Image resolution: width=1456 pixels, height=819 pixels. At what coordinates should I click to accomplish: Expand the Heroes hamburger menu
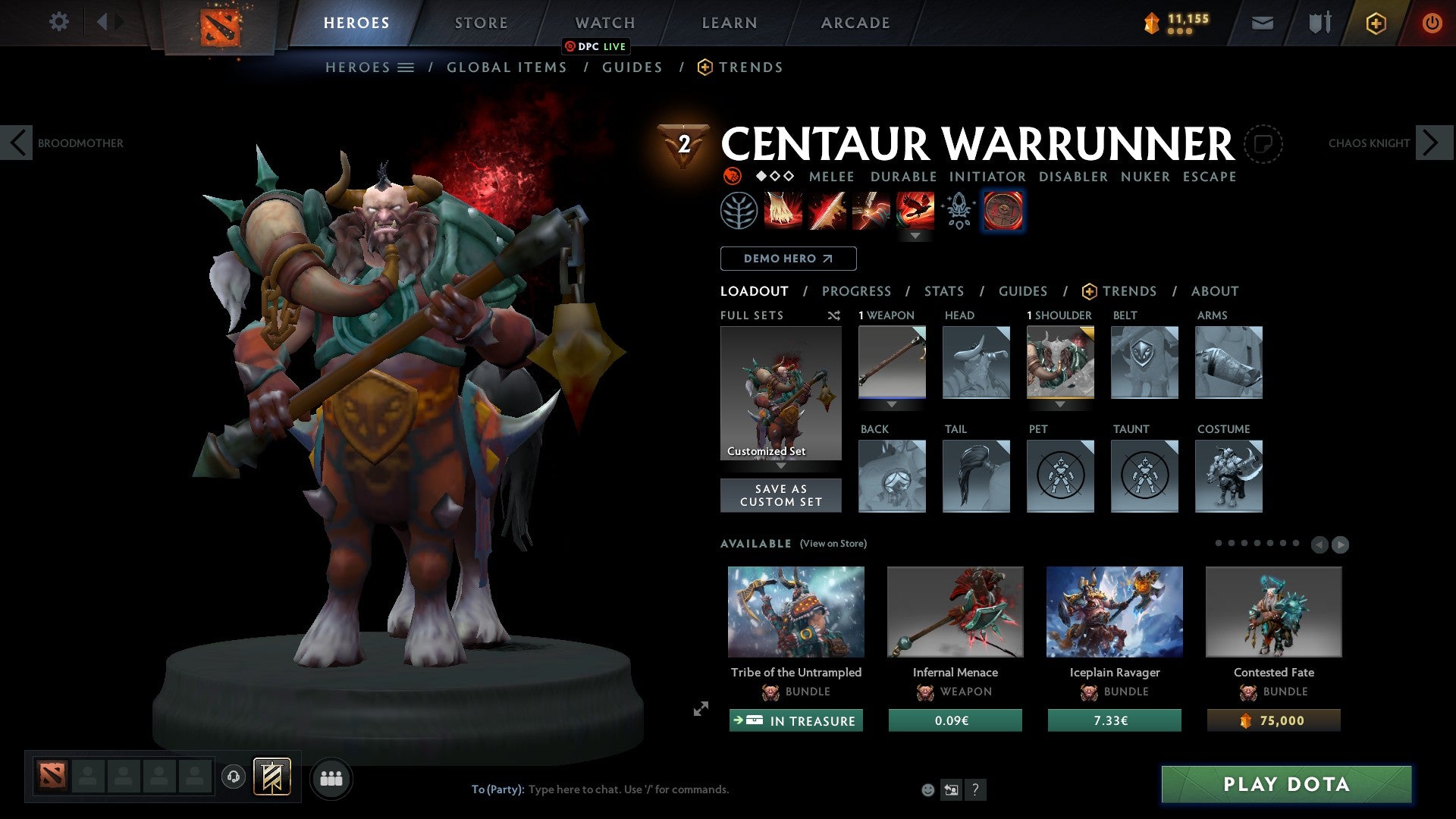406,67
